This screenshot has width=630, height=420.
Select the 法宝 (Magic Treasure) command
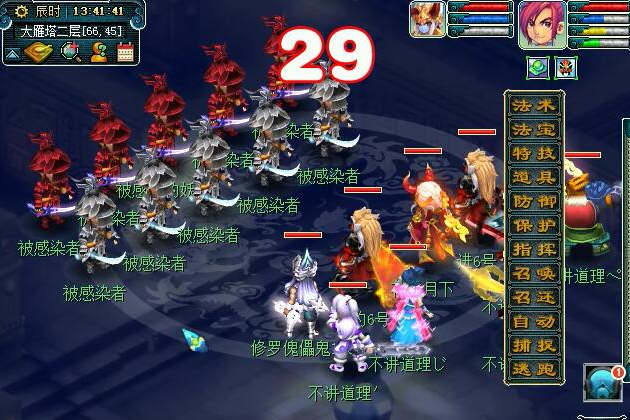coord(534,128)
